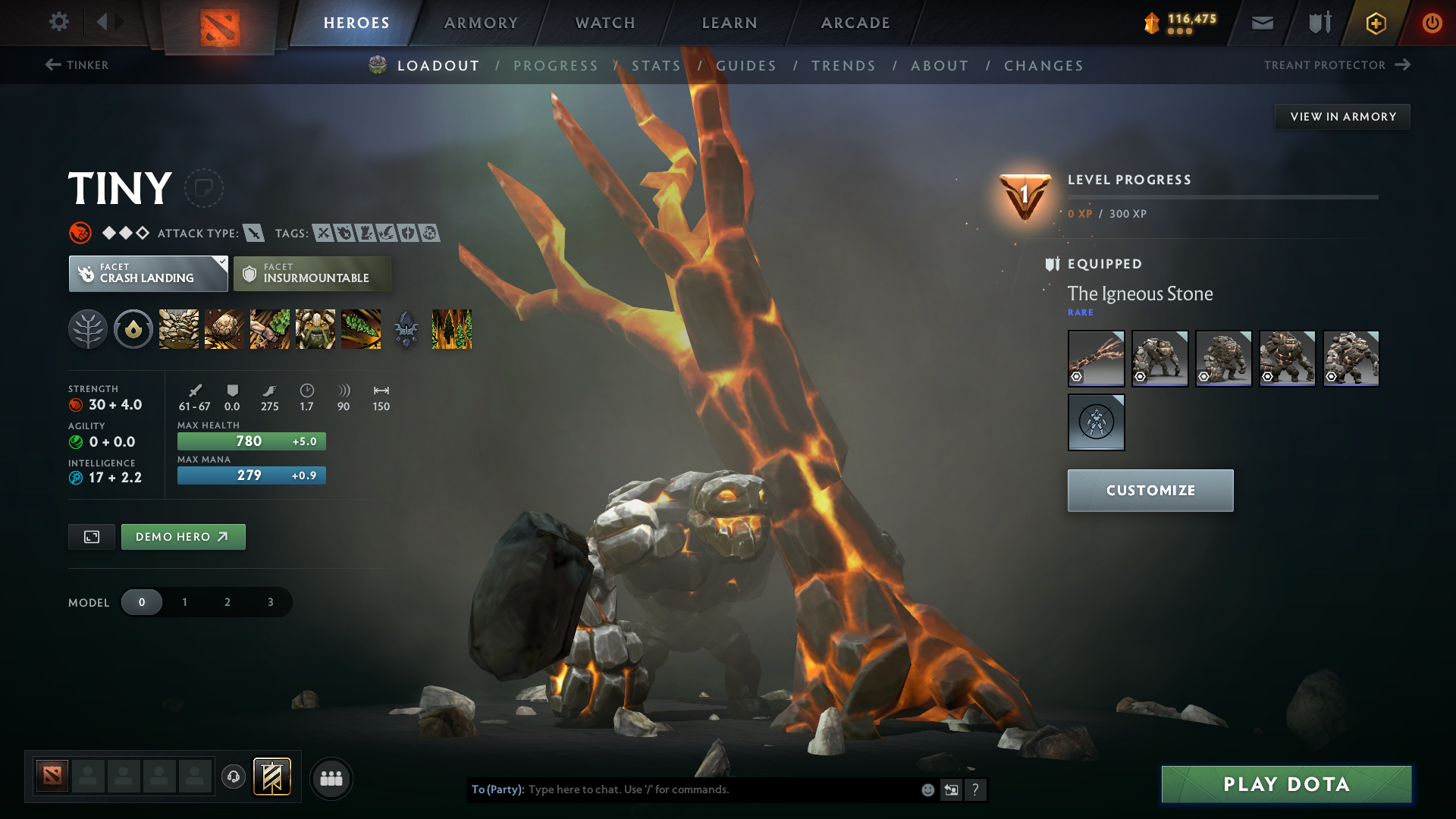
Task: Click the guild banner icon near party slots
Action: (273, 777)
